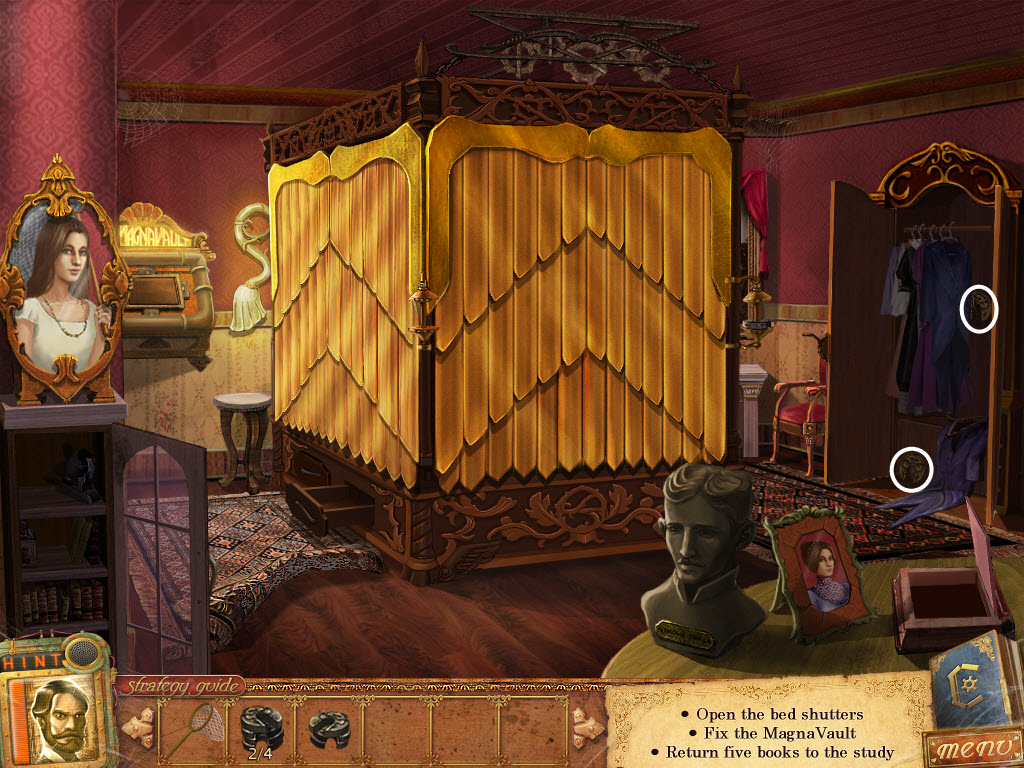The height and width of the screenshot is (768, 1024).
Task: Select the uncounted black gear piece item
Action: 330,729
